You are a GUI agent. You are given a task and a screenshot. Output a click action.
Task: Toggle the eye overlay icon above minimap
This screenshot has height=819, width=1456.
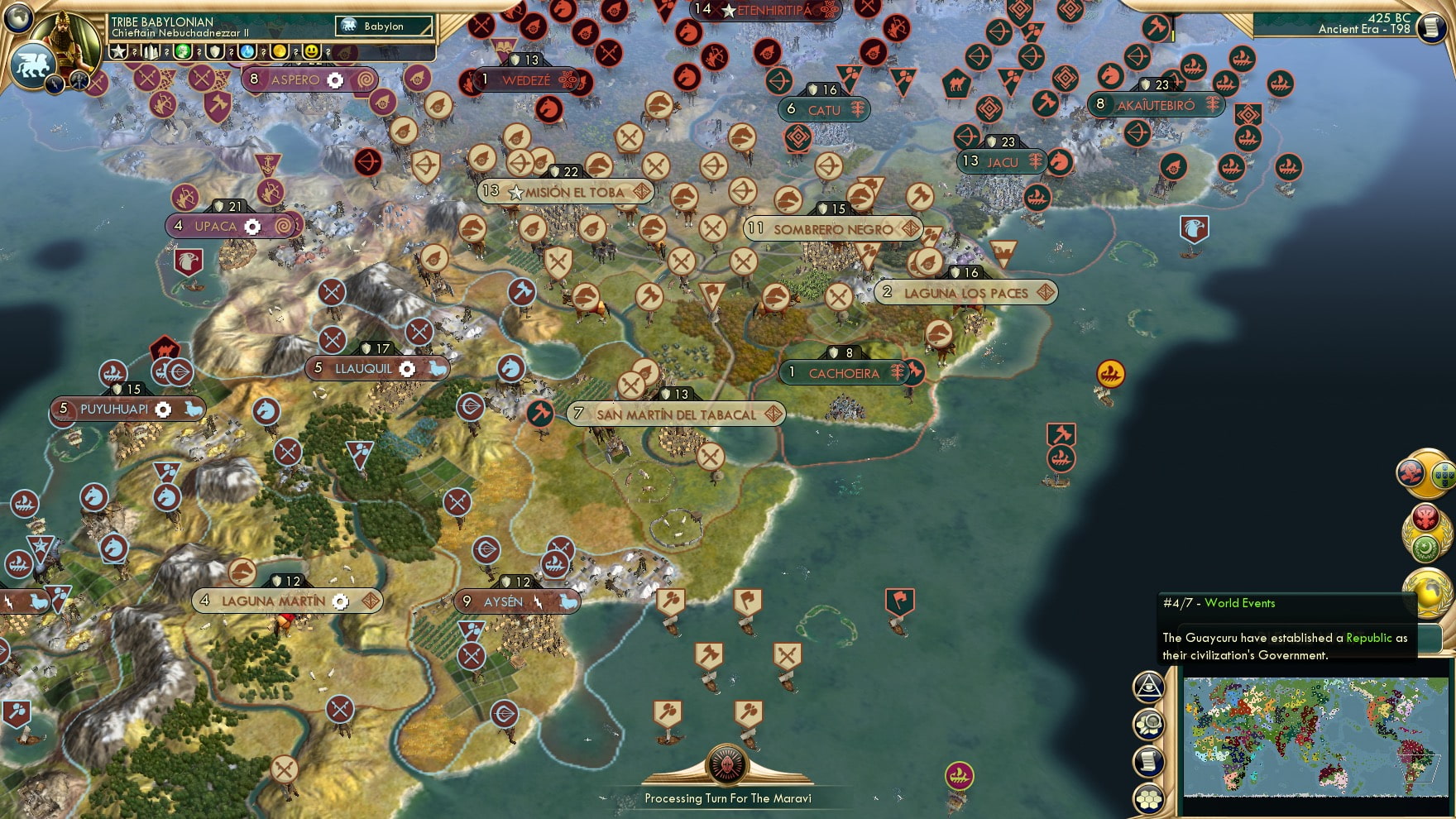(x=1147, y=687)
